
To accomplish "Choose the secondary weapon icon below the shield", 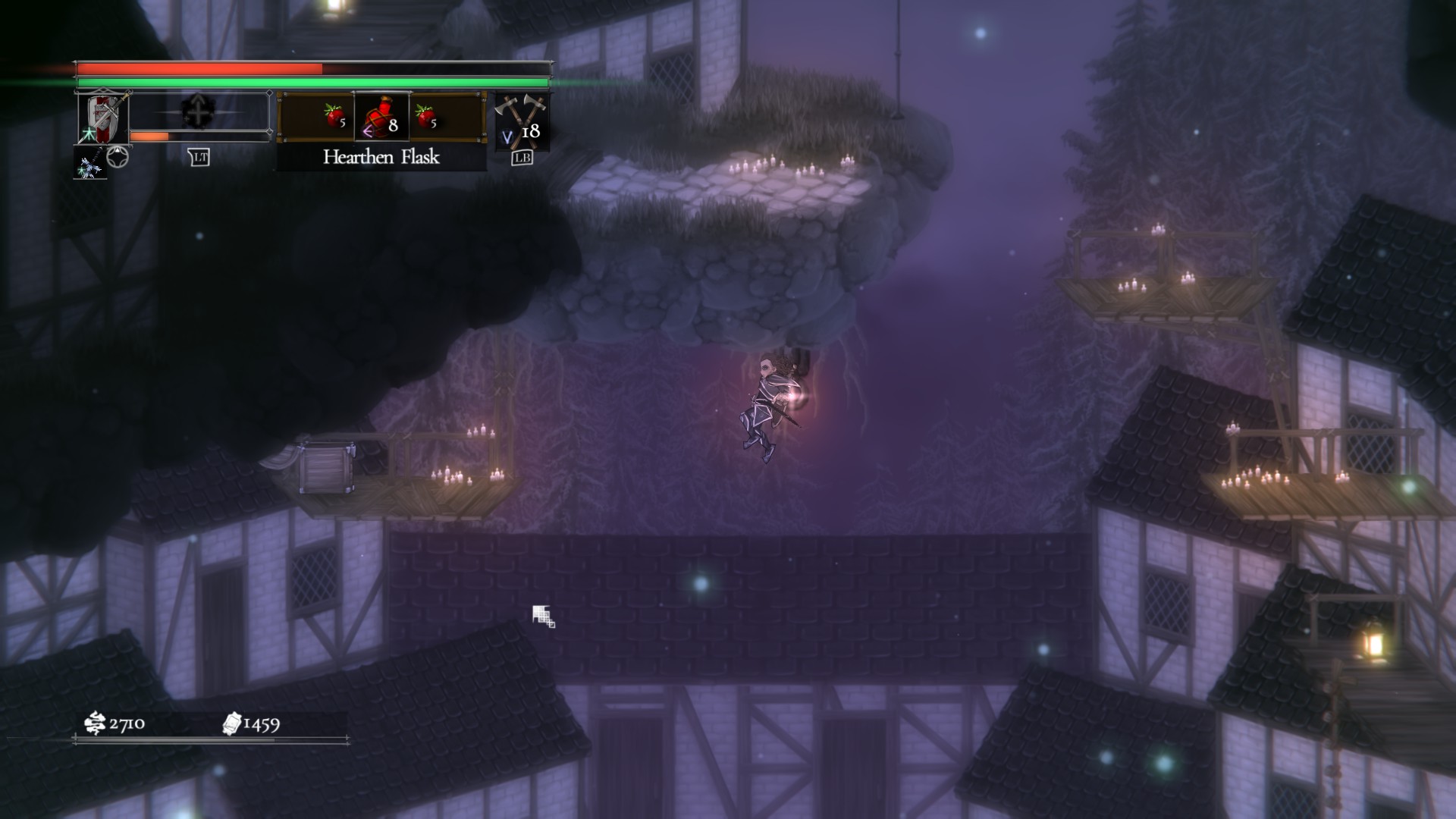I will pos(89,164).
